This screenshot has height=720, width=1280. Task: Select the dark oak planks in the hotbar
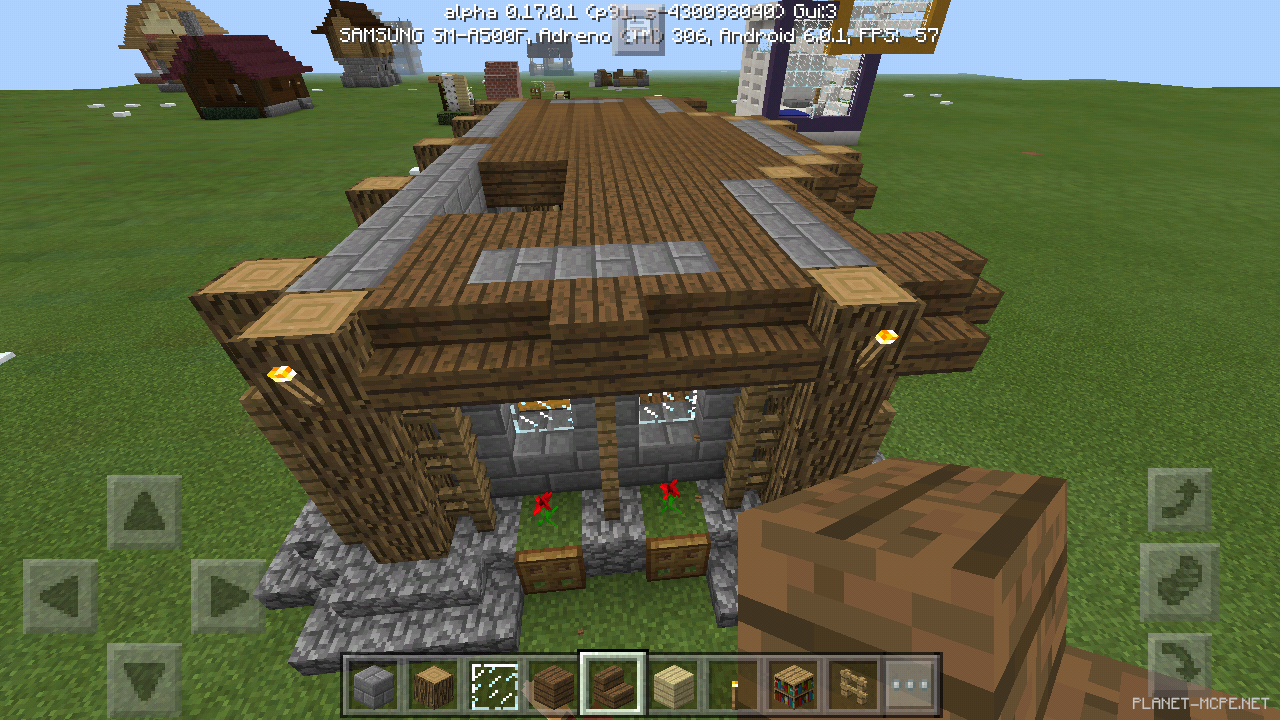click(x=553, y=685)
